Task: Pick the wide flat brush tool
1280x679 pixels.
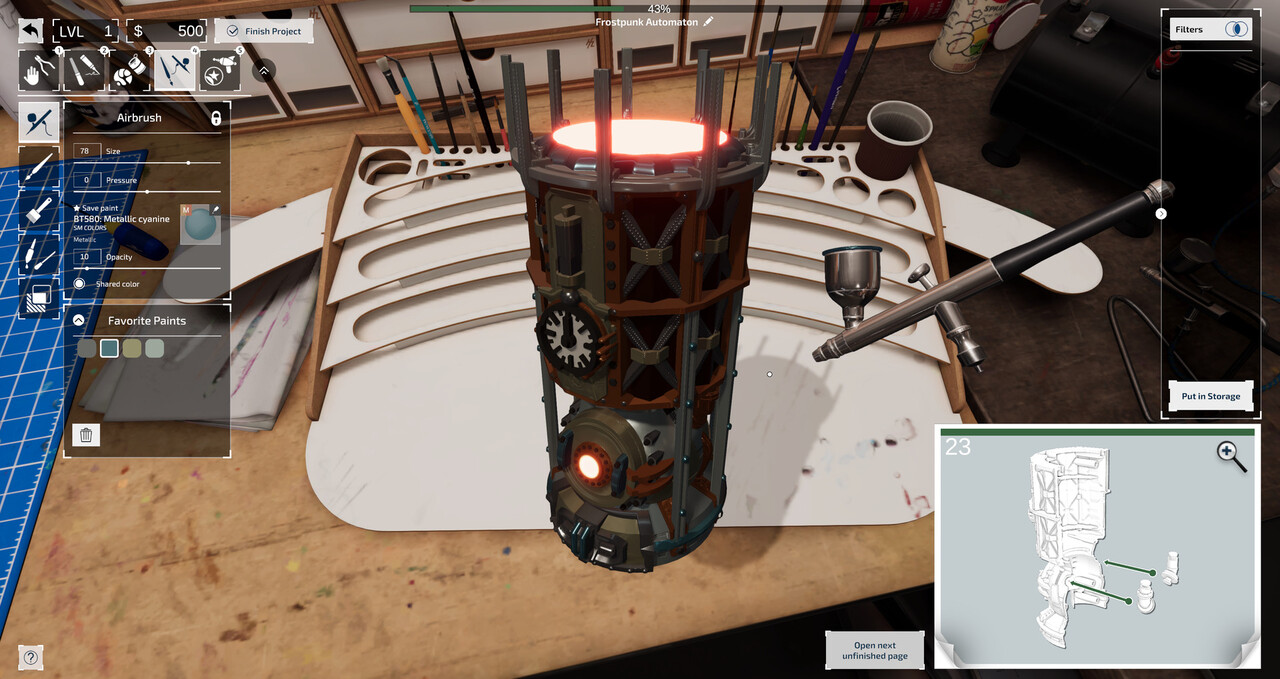Action: click(x=39, y=210)
